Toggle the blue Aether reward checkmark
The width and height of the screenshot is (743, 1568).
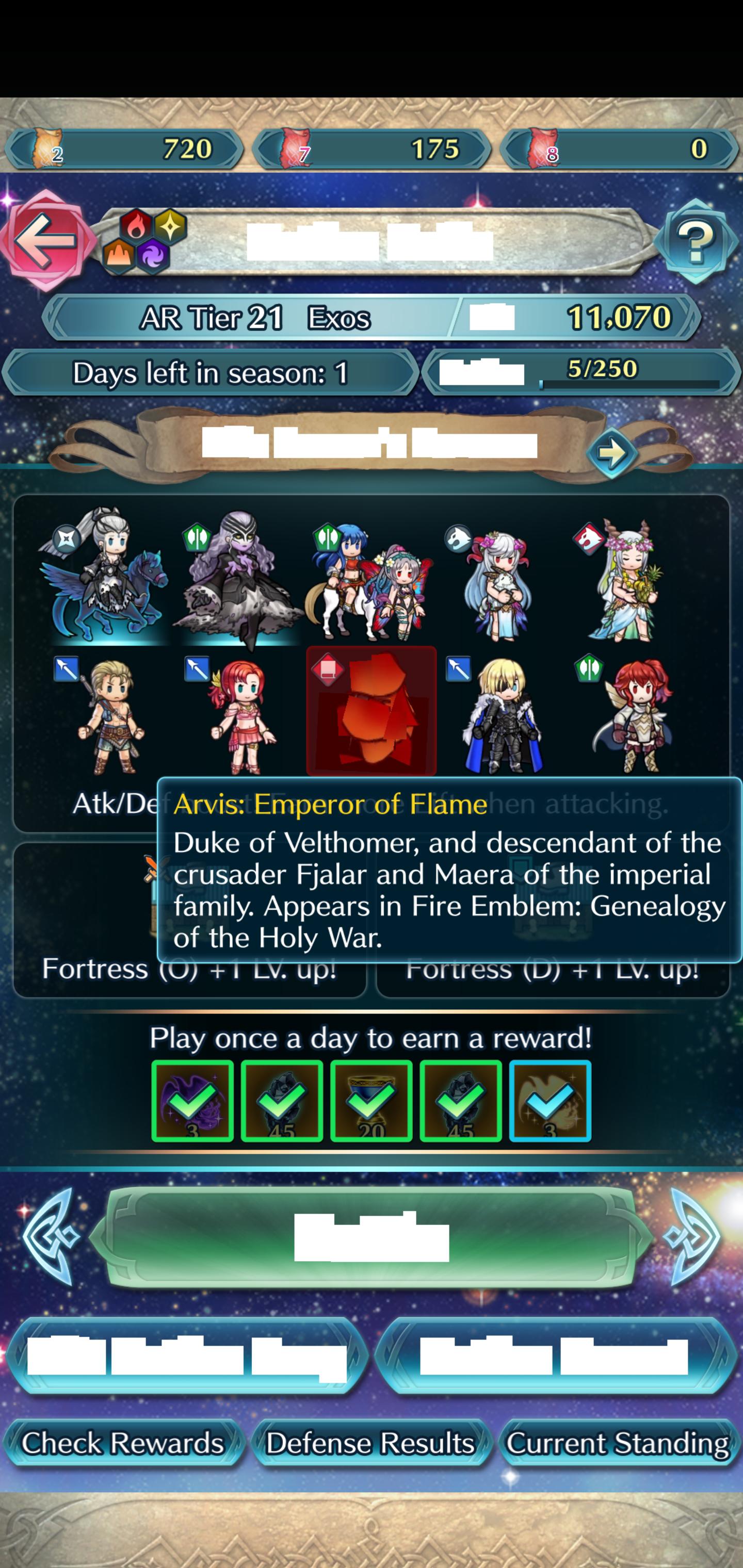(x=550, y=1102)
